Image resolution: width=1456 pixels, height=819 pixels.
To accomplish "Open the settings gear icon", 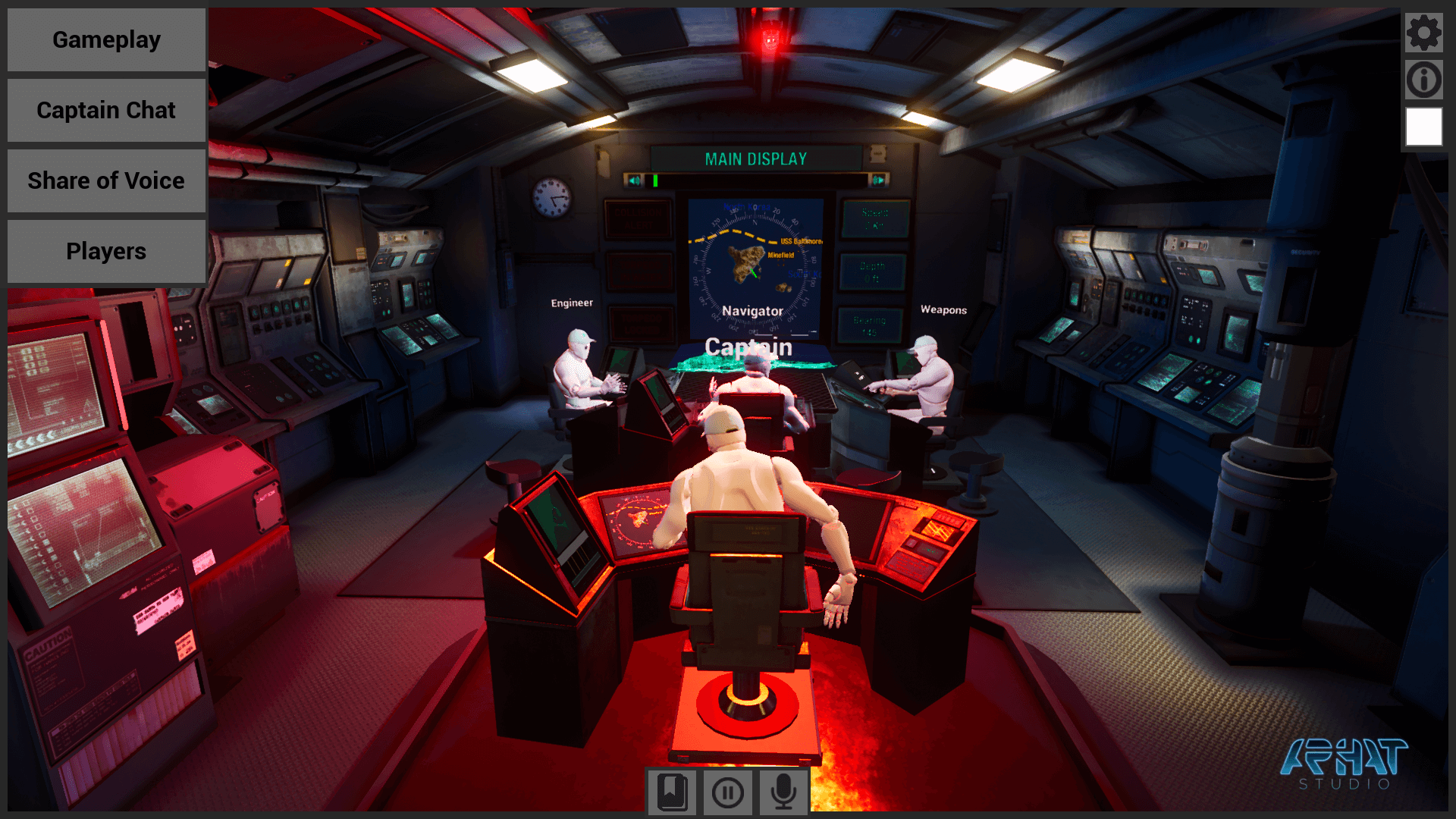I will [x=1424, y=32].
